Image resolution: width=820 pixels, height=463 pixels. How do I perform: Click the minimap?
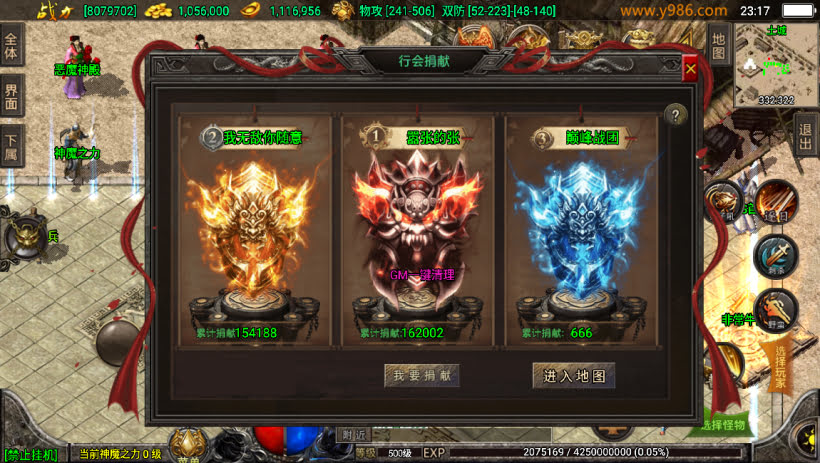[x=776, y=63]
